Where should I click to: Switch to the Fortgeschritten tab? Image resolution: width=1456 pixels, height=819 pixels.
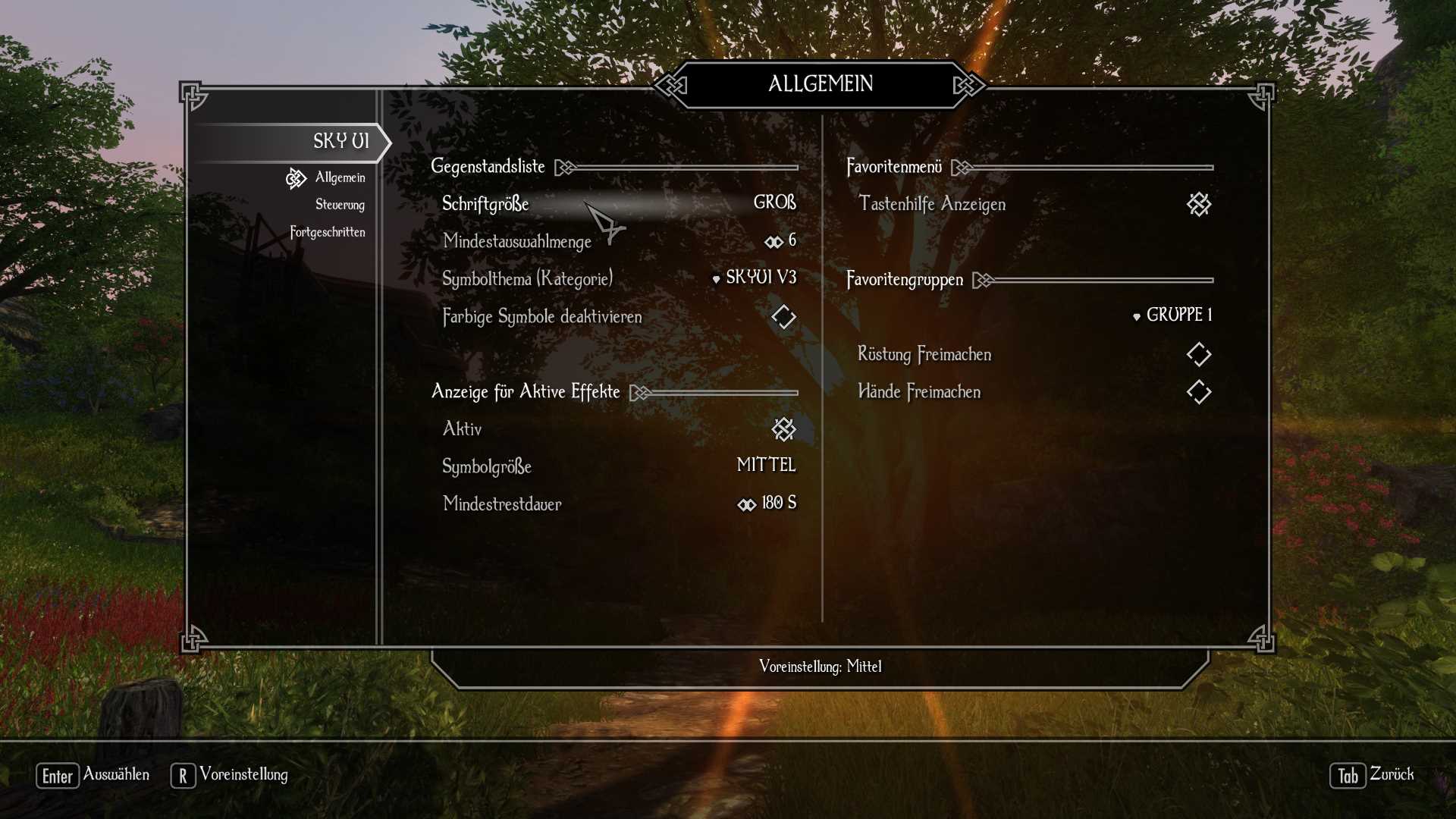coord(329,232)
